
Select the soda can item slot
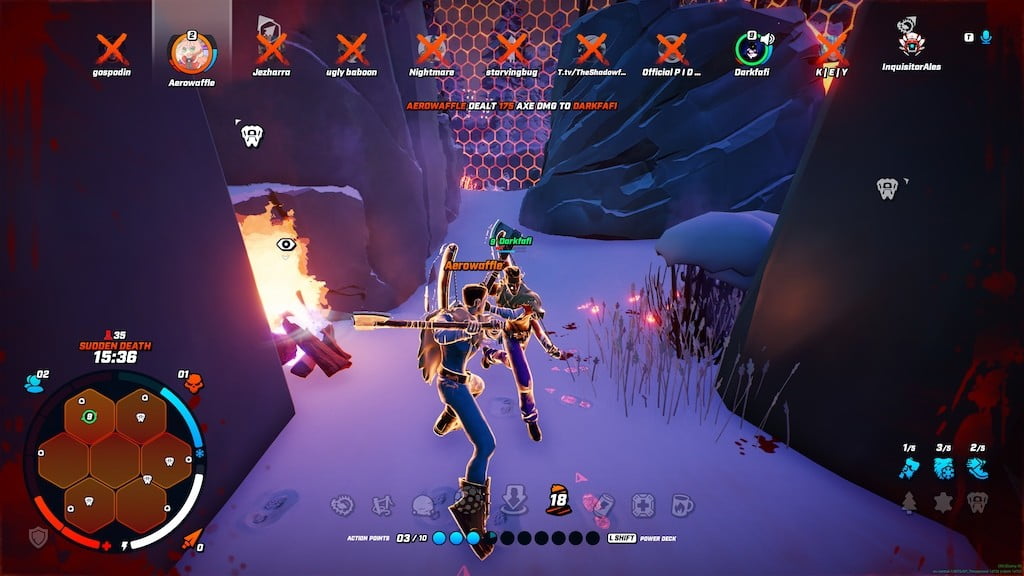(x=602, y=505)
